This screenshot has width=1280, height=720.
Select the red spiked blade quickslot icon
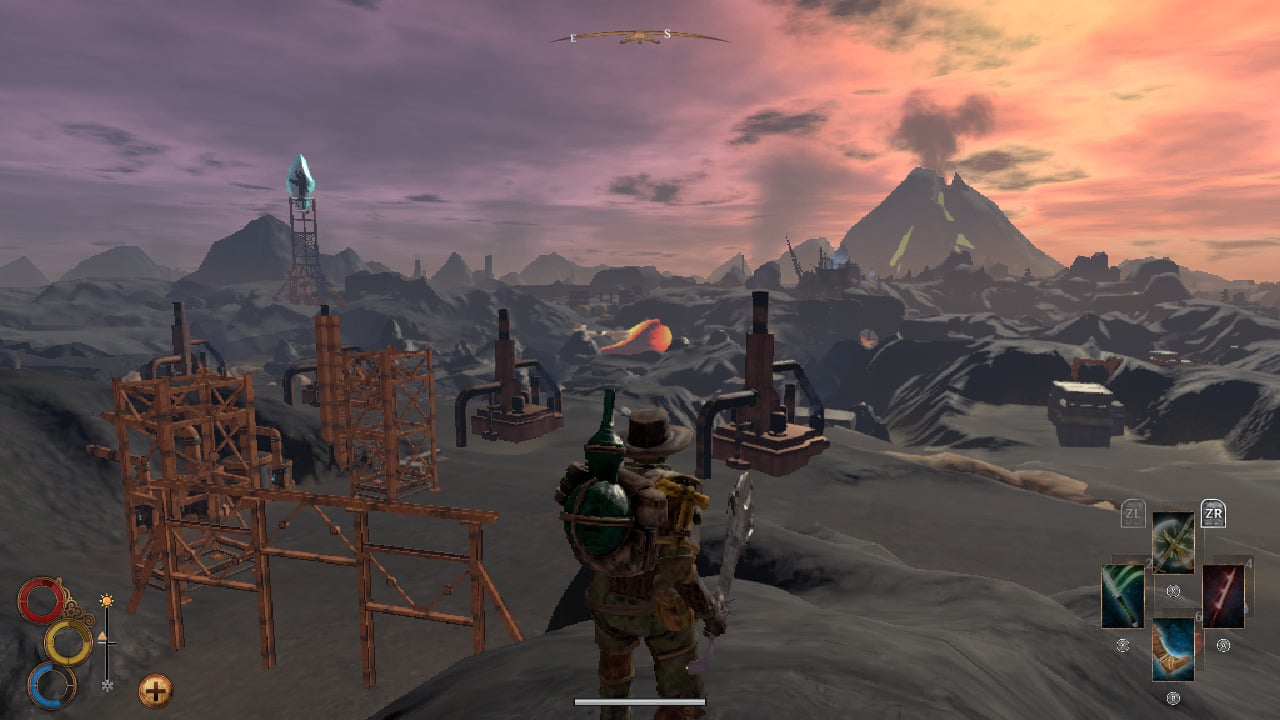point(1222,595)
